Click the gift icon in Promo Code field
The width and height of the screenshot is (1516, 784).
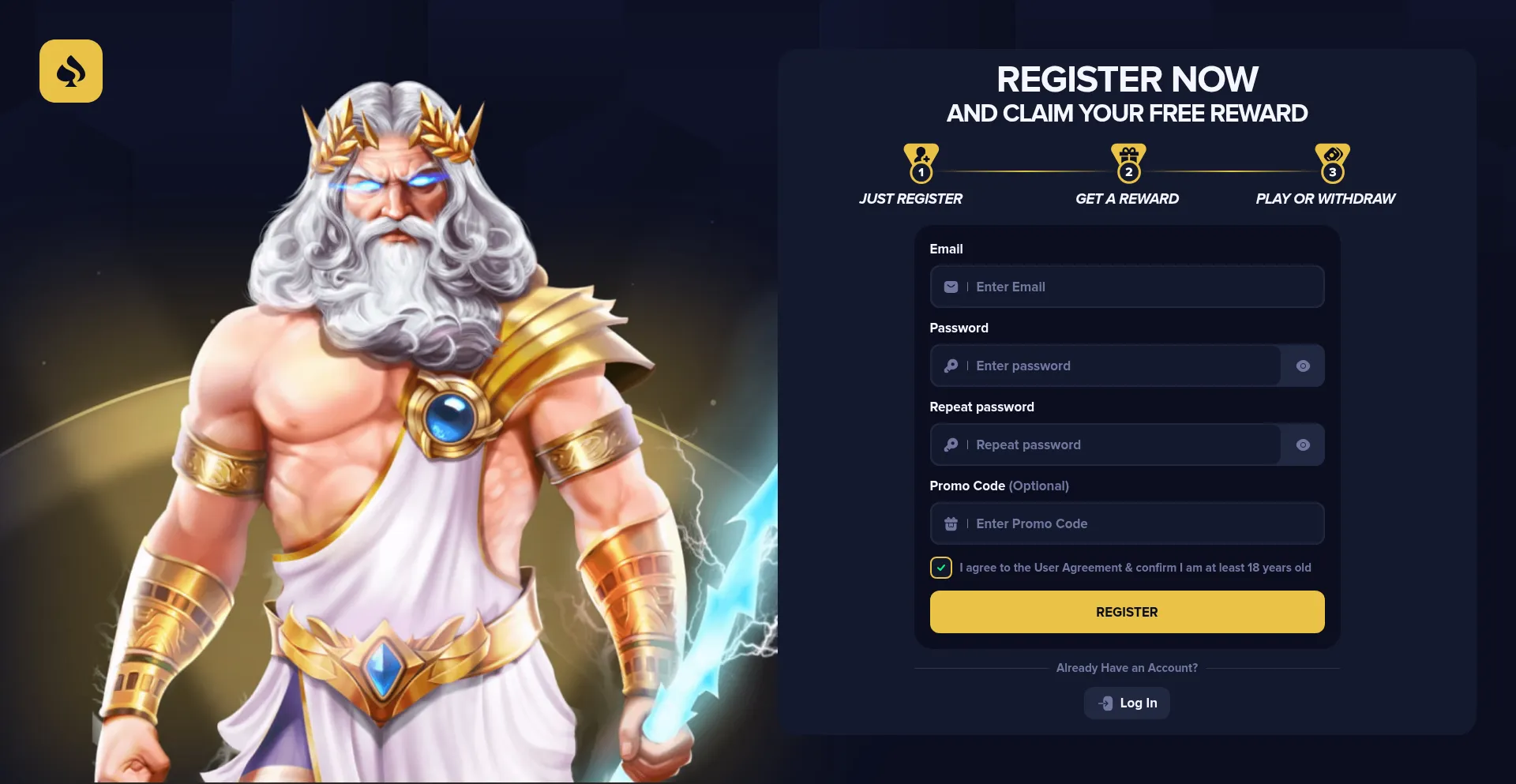(x=951, y=523)
